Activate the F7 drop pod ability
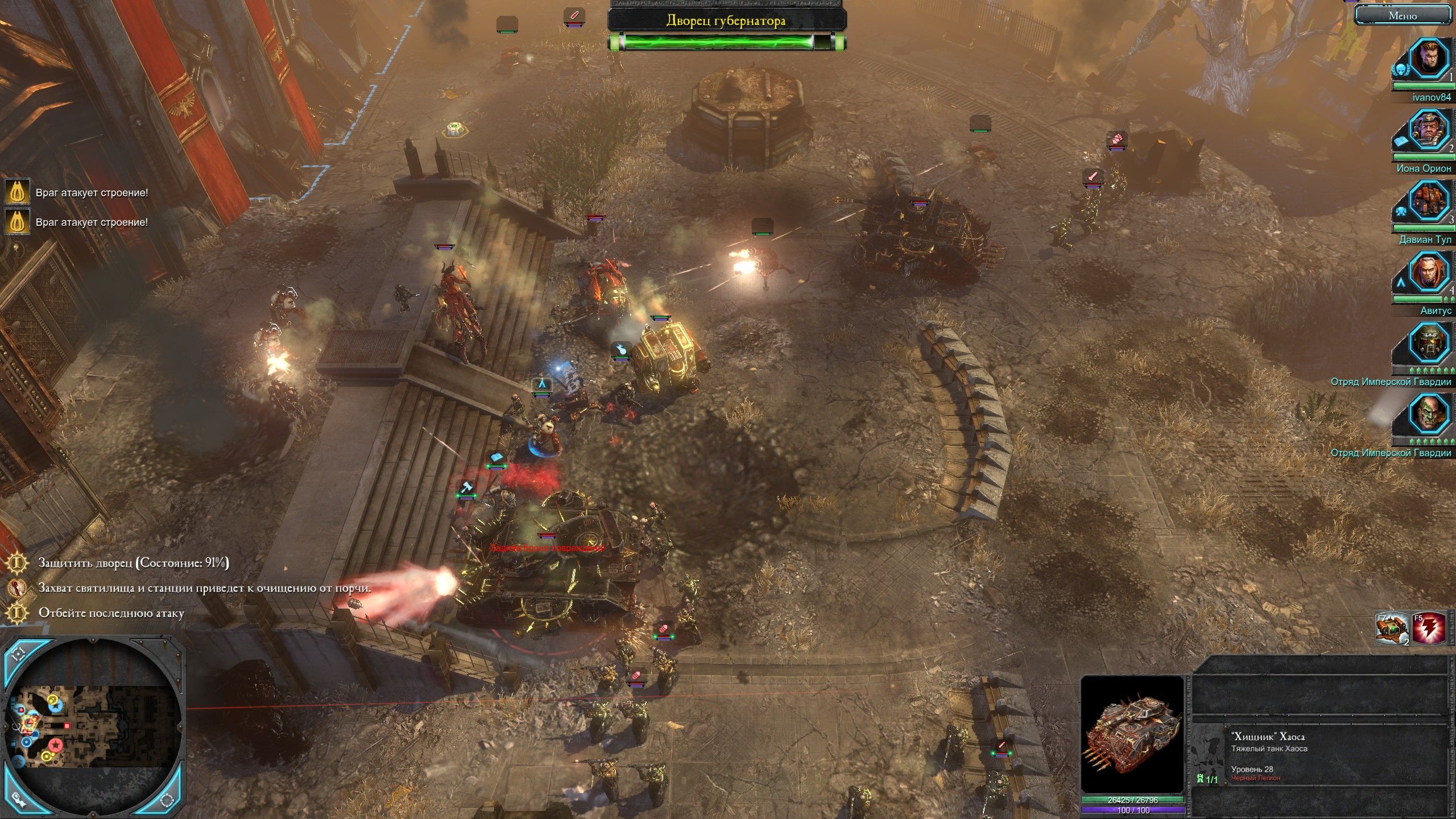Image resolution: width=1456 pixels, height=819 pixels. pos(1392,628)
